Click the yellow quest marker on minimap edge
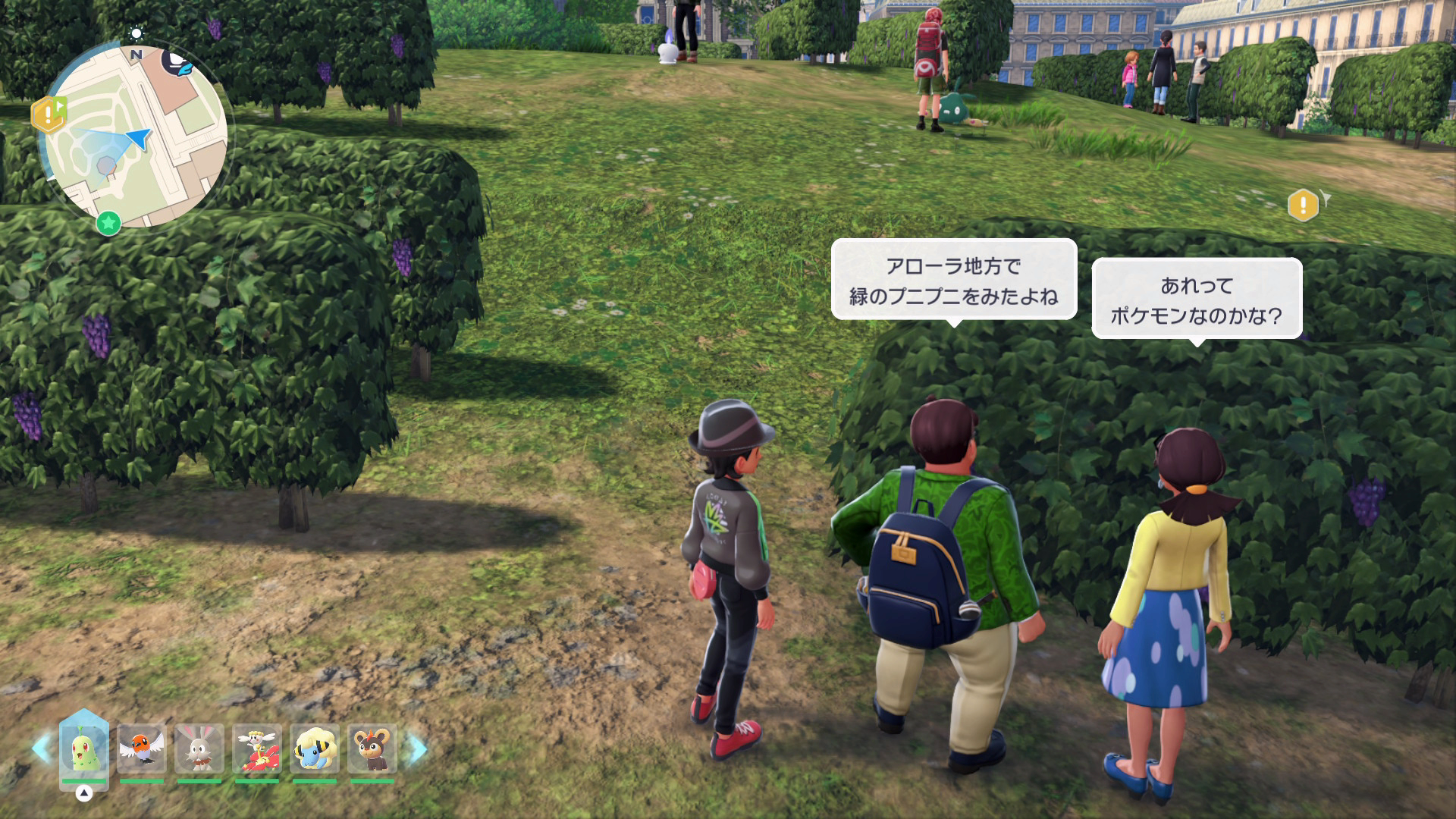1456x819 pixels. coord(48,115)
